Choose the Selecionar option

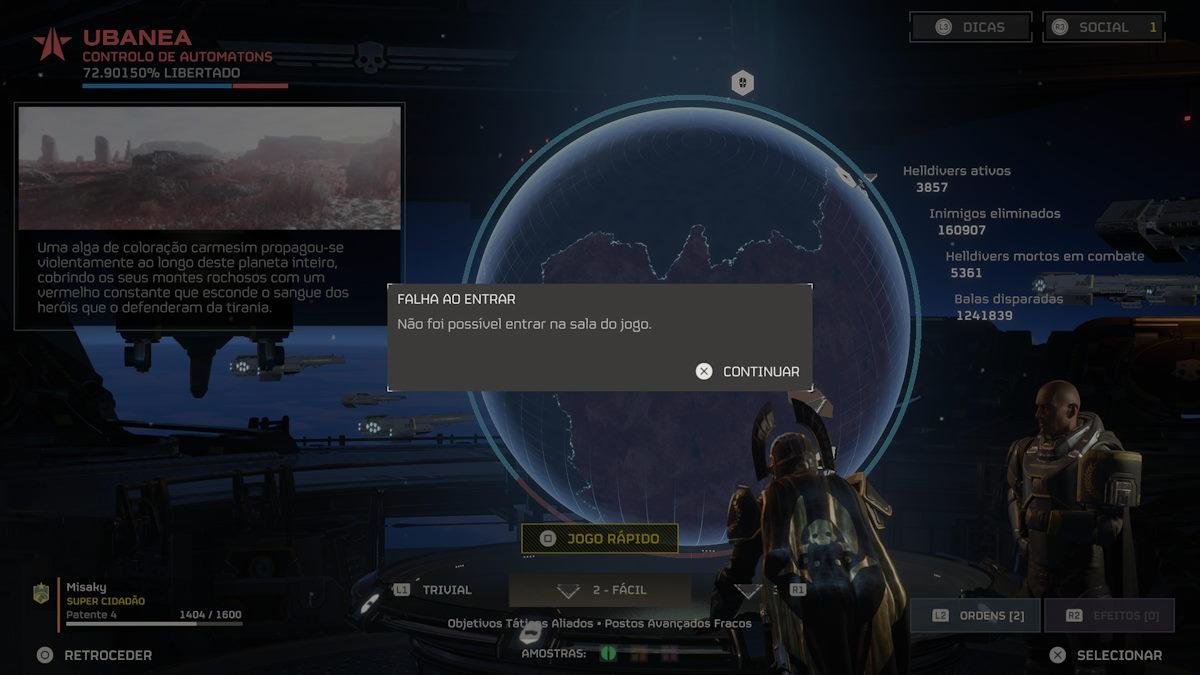pos(1106,656)
